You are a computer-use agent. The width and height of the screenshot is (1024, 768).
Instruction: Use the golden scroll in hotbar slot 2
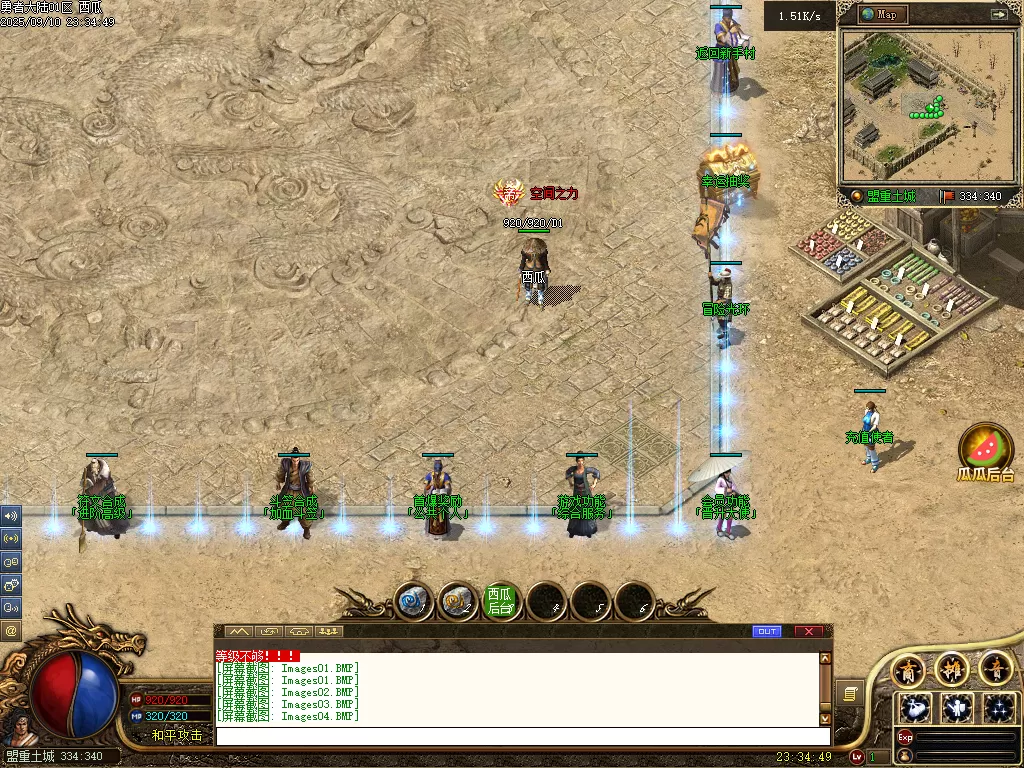click(457, 600)
